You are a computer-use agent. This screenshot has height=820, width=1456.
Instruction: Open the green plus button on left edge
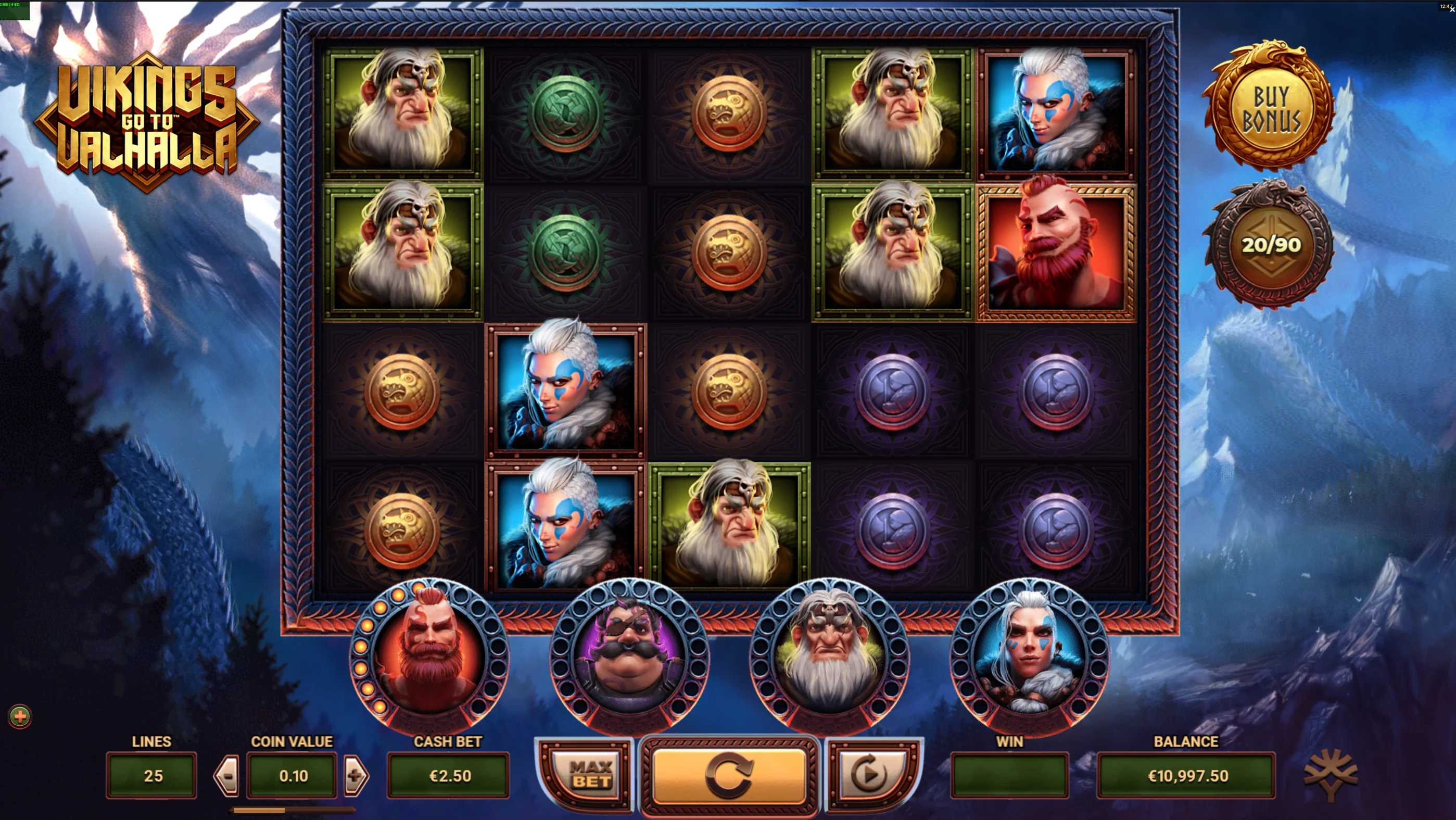[x=19, y=716]
